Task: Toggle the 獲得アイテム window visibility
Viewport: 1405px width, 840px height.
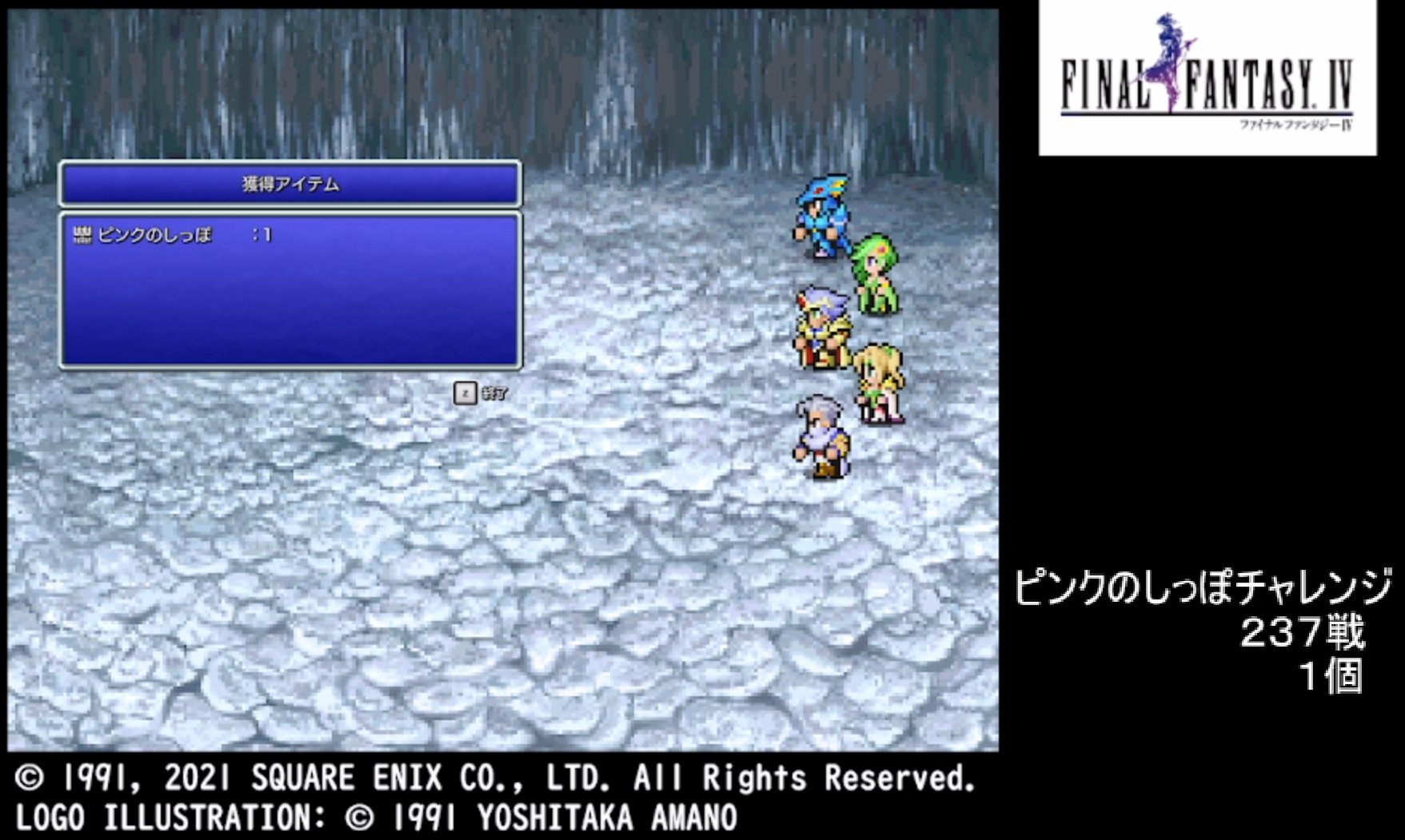Action: tap(292, 183)
